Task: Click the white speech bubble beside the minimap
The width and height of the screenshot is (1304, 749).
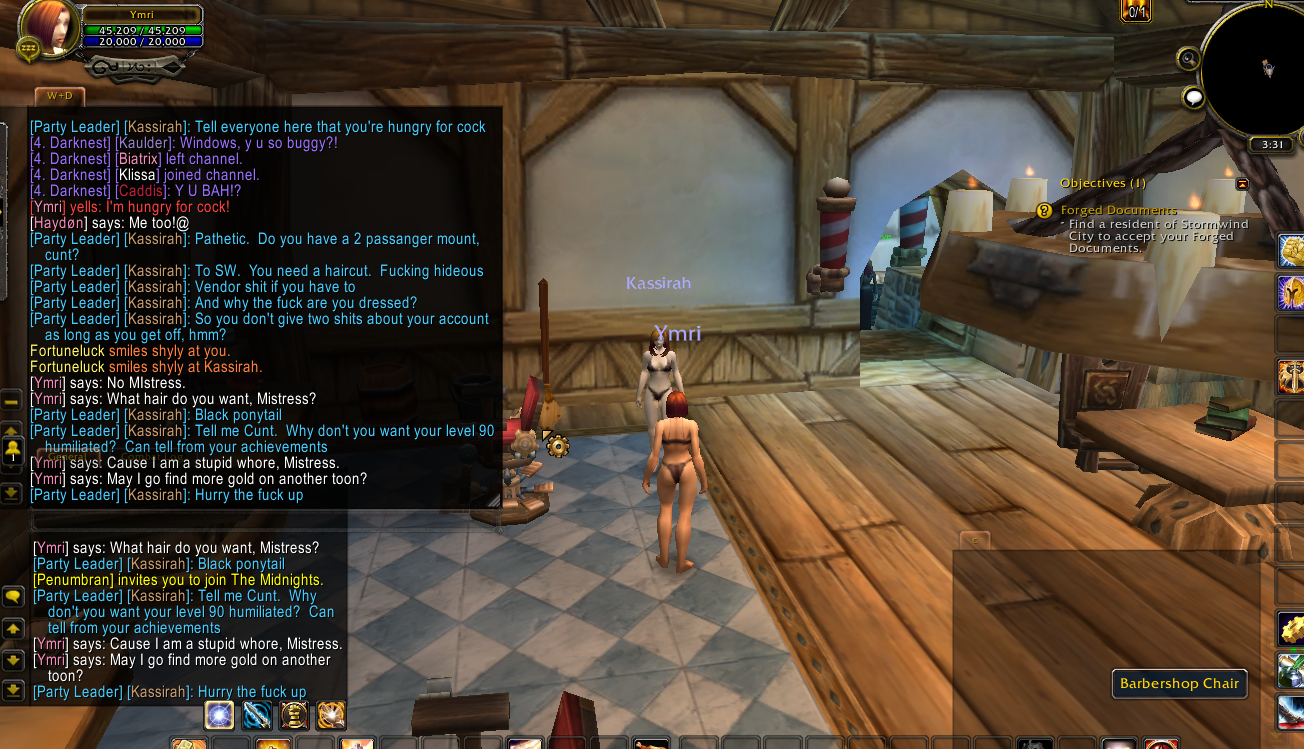Action: pos(1193,97)
